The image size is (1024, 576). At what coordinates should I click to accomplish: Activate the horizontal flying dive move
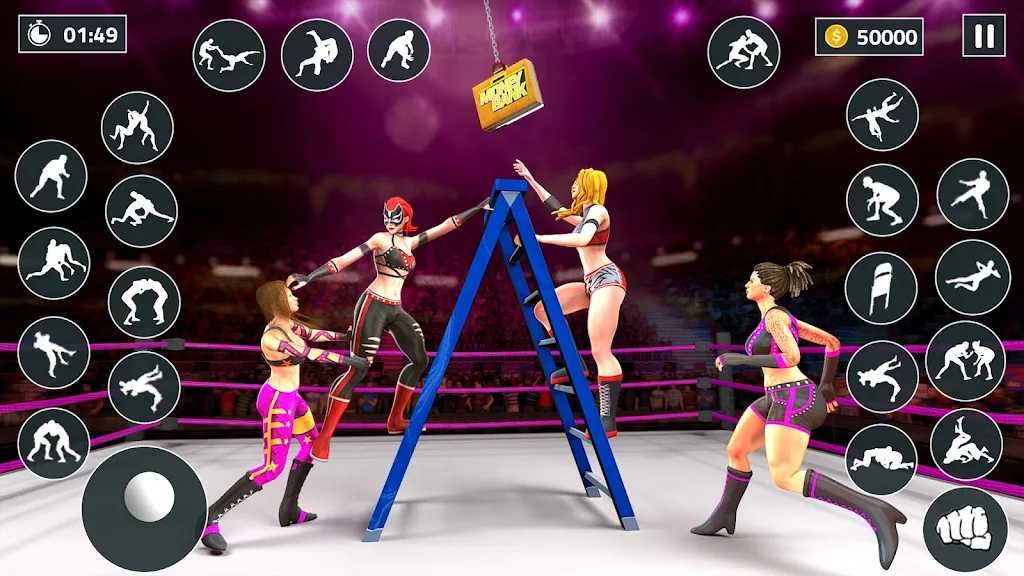(x=972, y=277)
